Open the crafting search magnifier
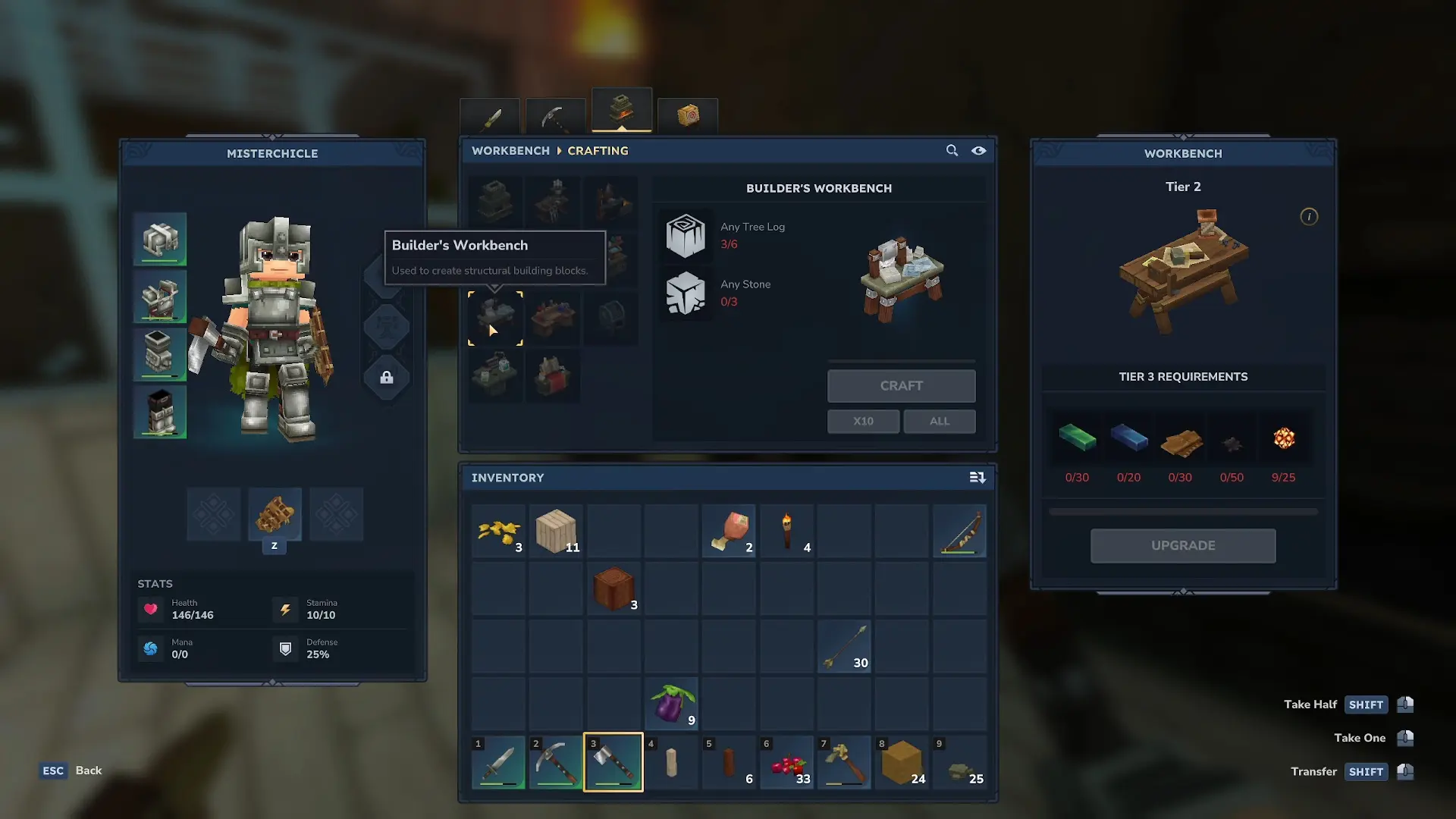The height and width of the screenshot is (819, 1456). [x=952, y=151]
